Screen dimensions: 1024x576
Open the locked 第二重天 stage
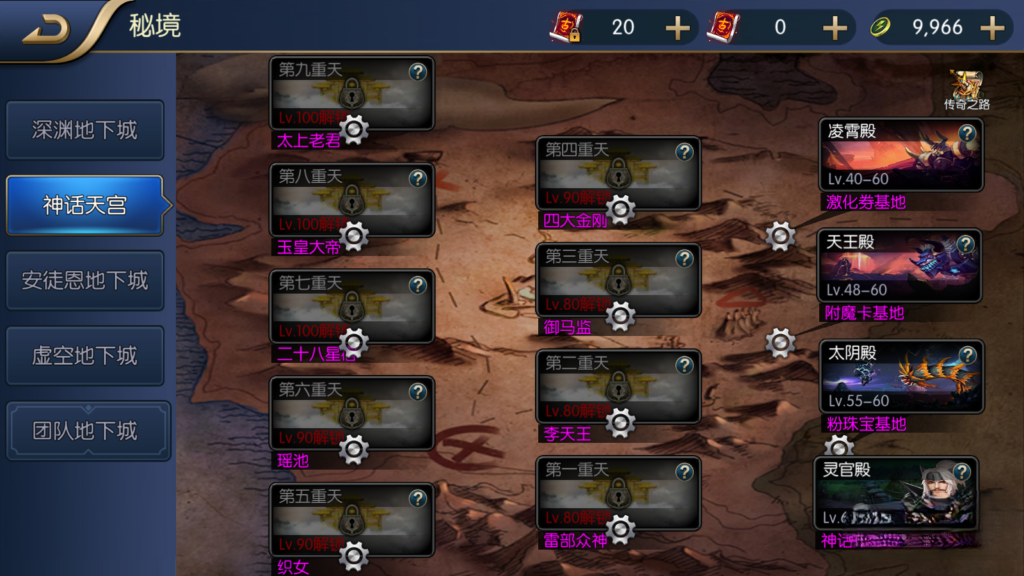[x=618, y=387]
